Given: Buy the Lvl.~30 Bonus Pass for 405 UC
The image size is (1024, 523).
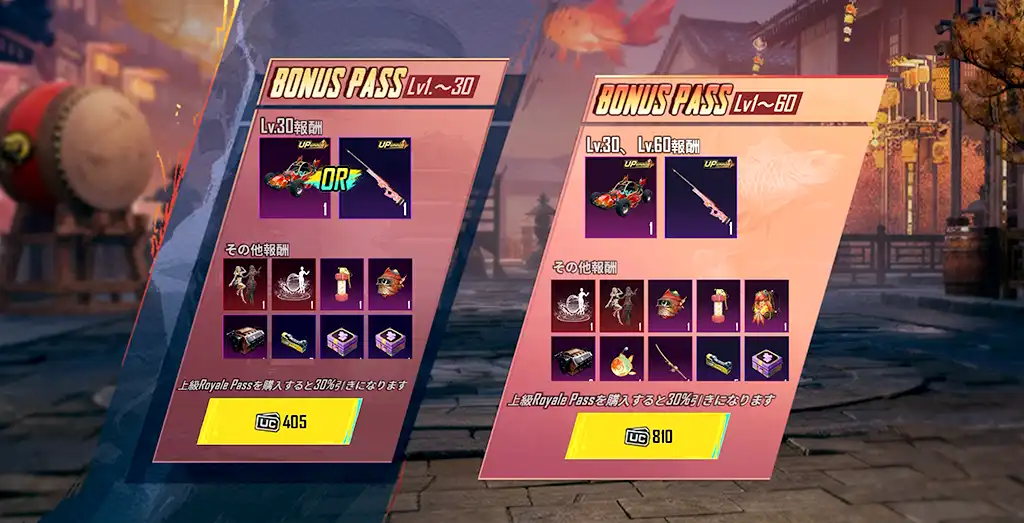Looking at the screenshot, I should coord(281,422).
